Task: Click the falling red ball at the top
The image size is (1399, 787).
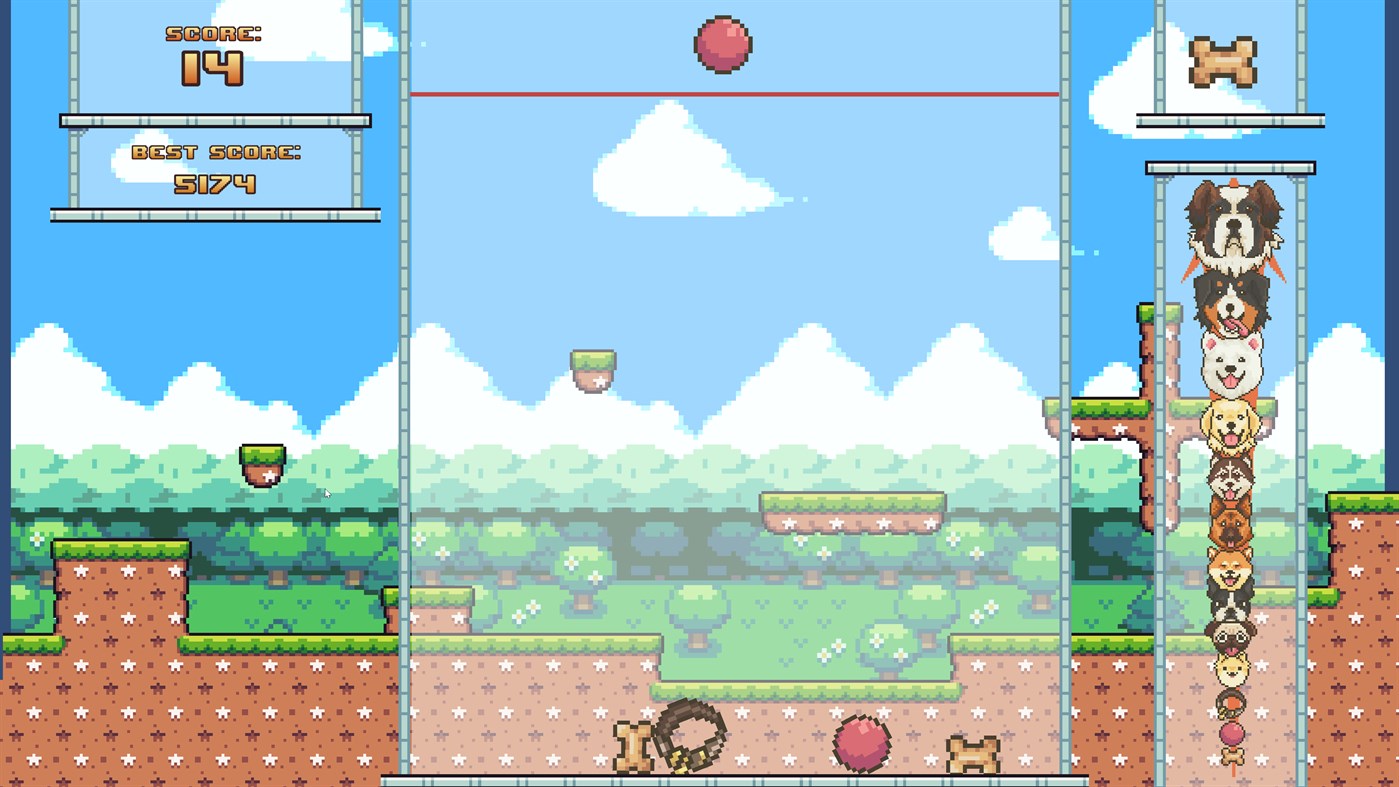Action: tap(722, 44)
